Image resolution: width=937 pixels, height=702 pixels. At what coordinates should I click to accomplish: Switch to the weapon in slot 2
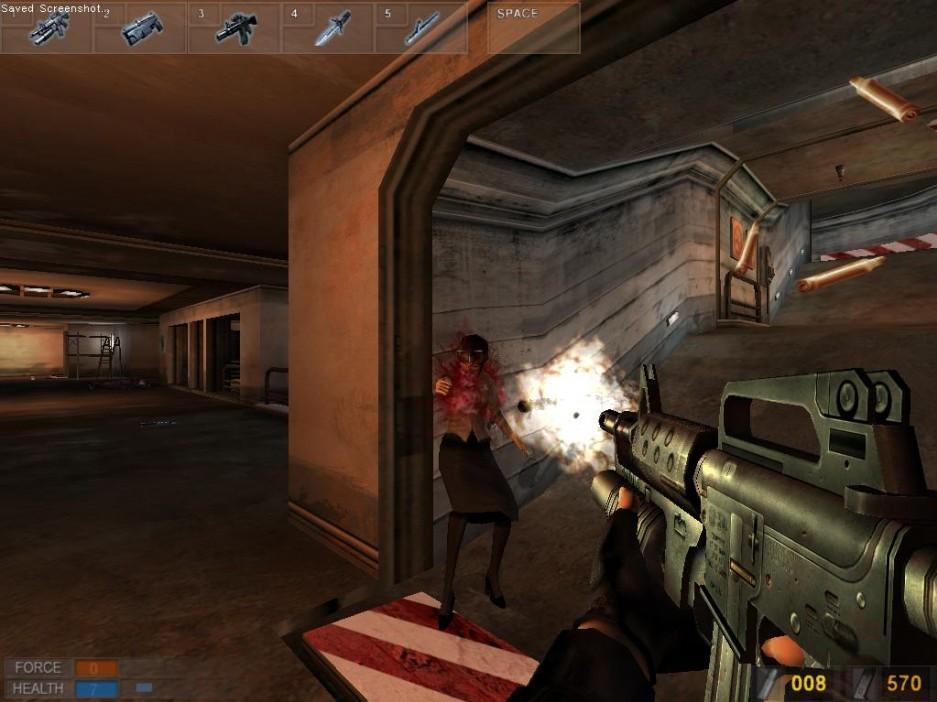coord(140,29)
